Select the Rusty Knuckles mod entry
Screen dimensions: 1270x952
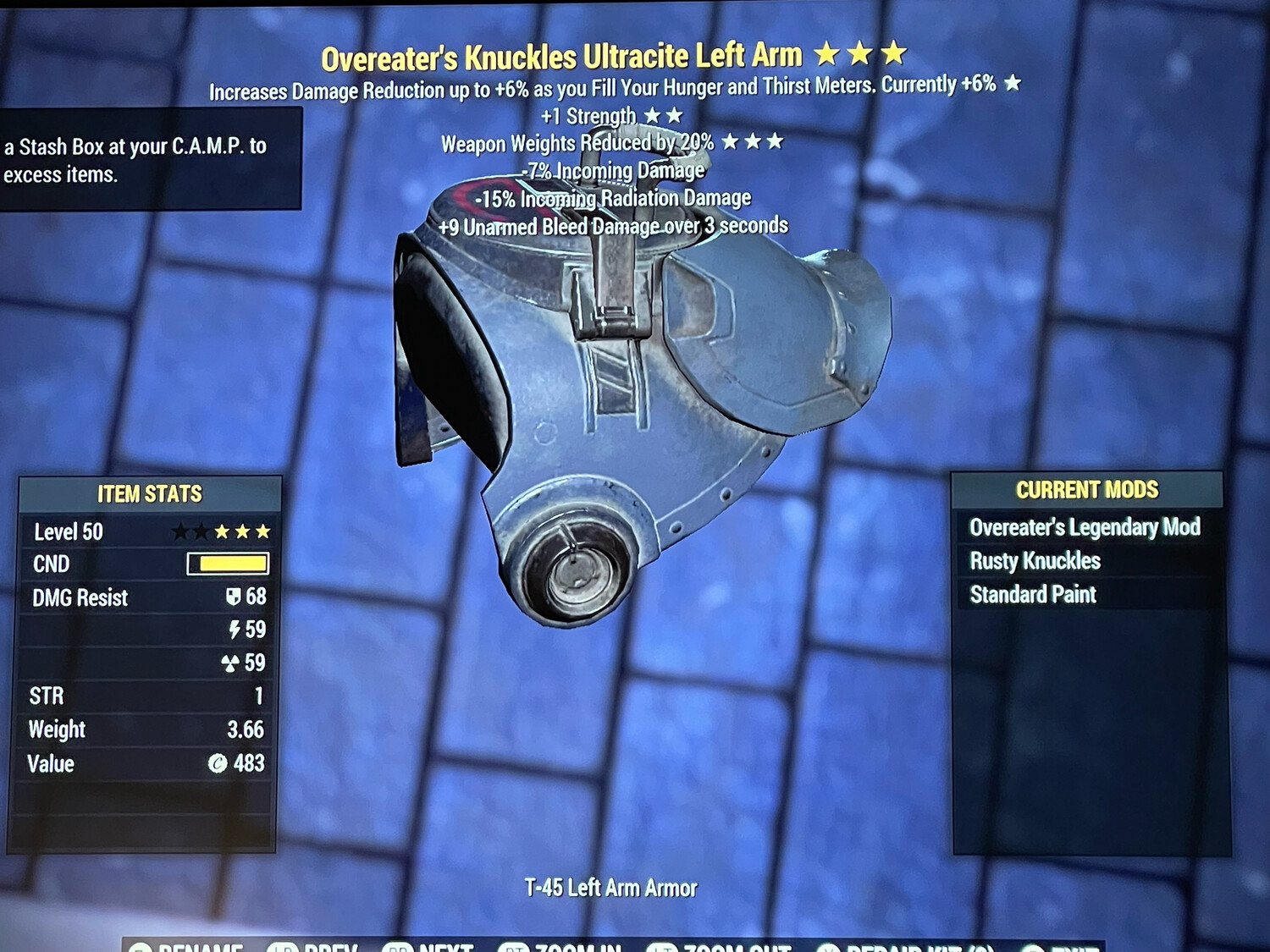[x=1035, y=561]
